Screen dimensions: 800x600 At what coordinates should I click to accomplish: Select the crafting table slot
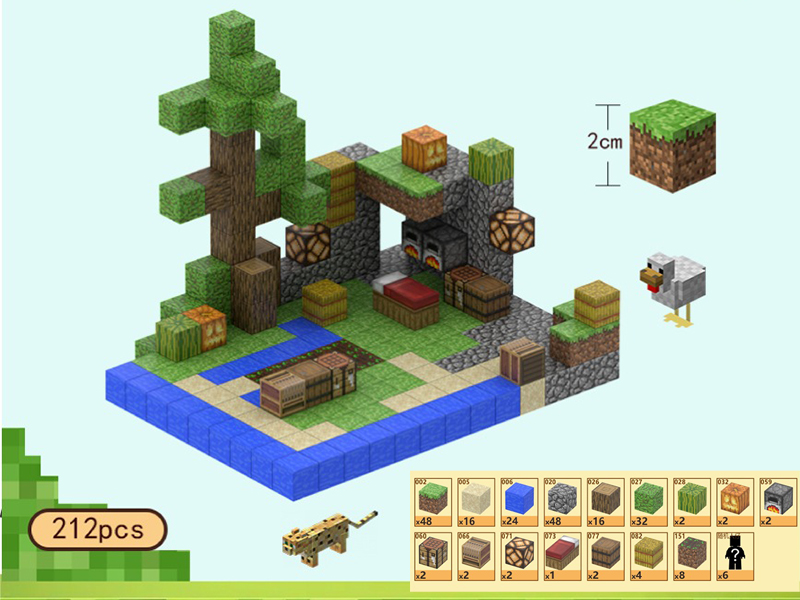pyautogui.click(x=435, y=555)
